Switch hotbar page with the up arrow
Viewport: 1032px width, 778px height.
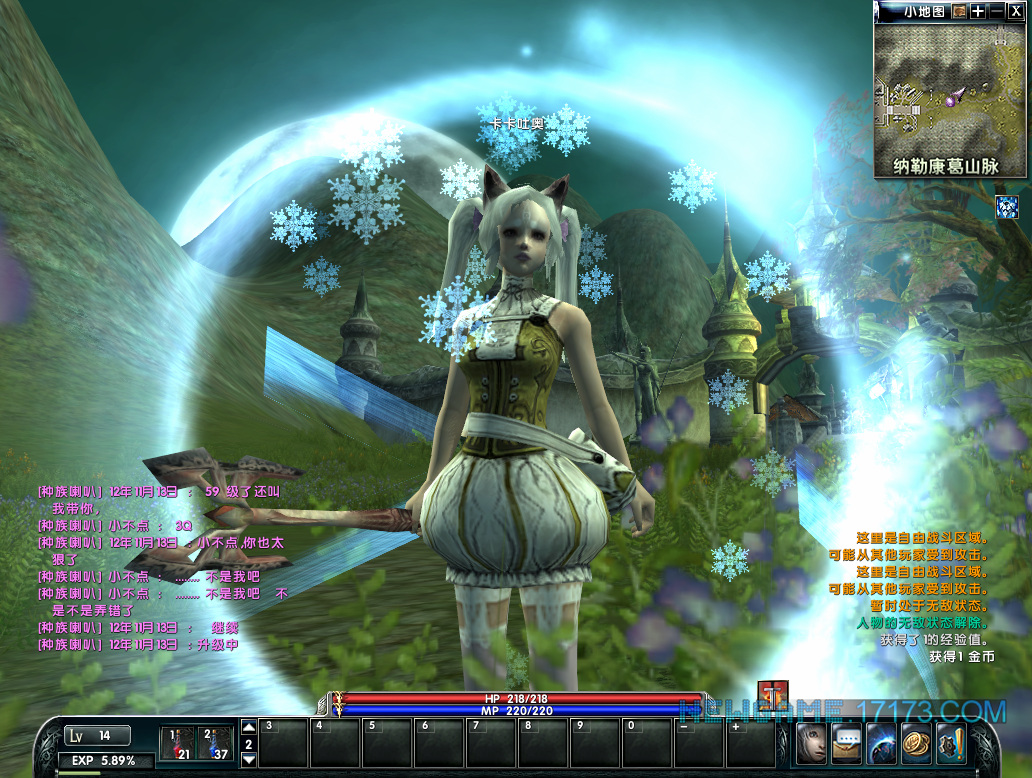249,727
